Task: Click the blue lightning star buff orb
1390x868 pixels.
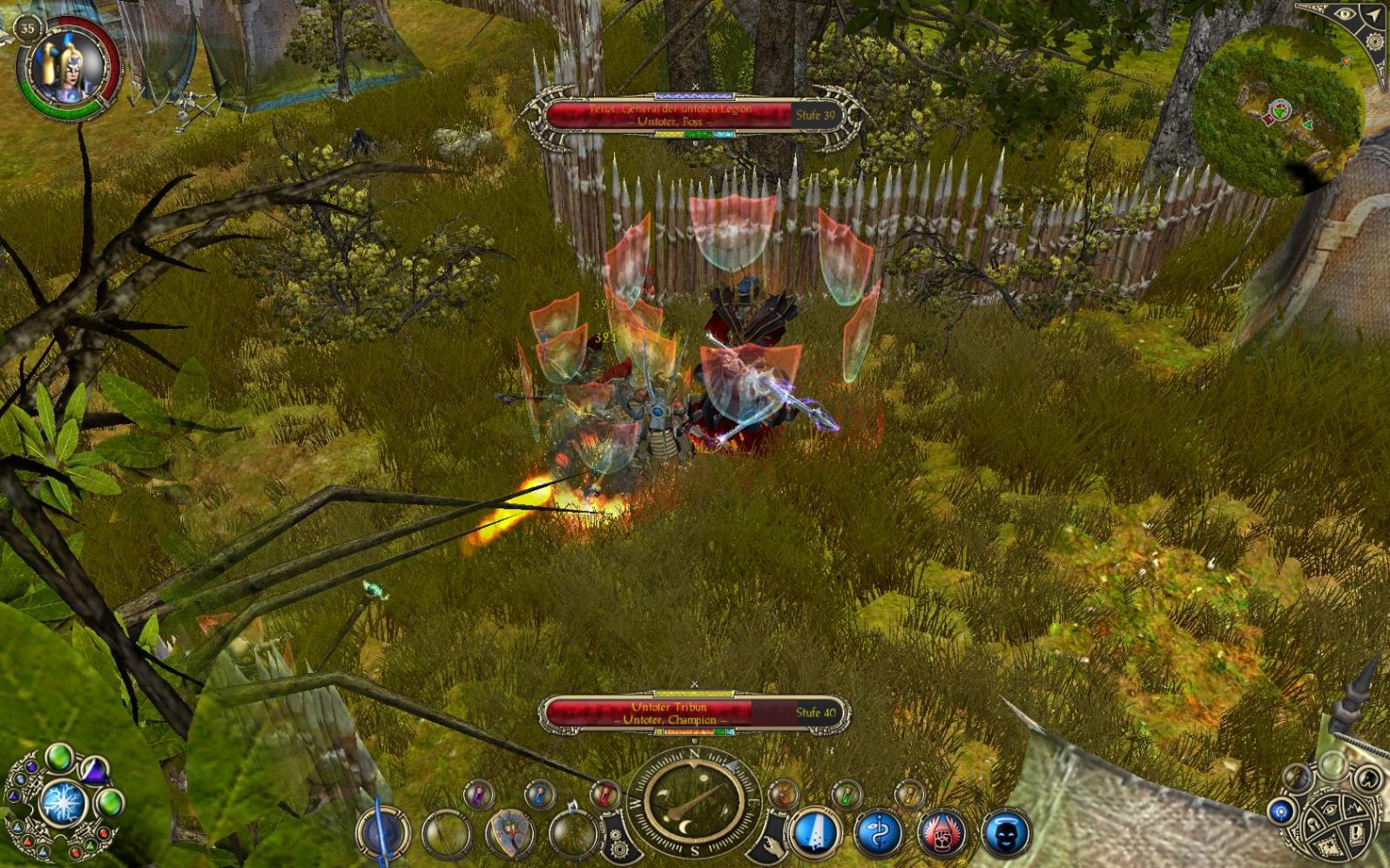Action: click(63, 802)
